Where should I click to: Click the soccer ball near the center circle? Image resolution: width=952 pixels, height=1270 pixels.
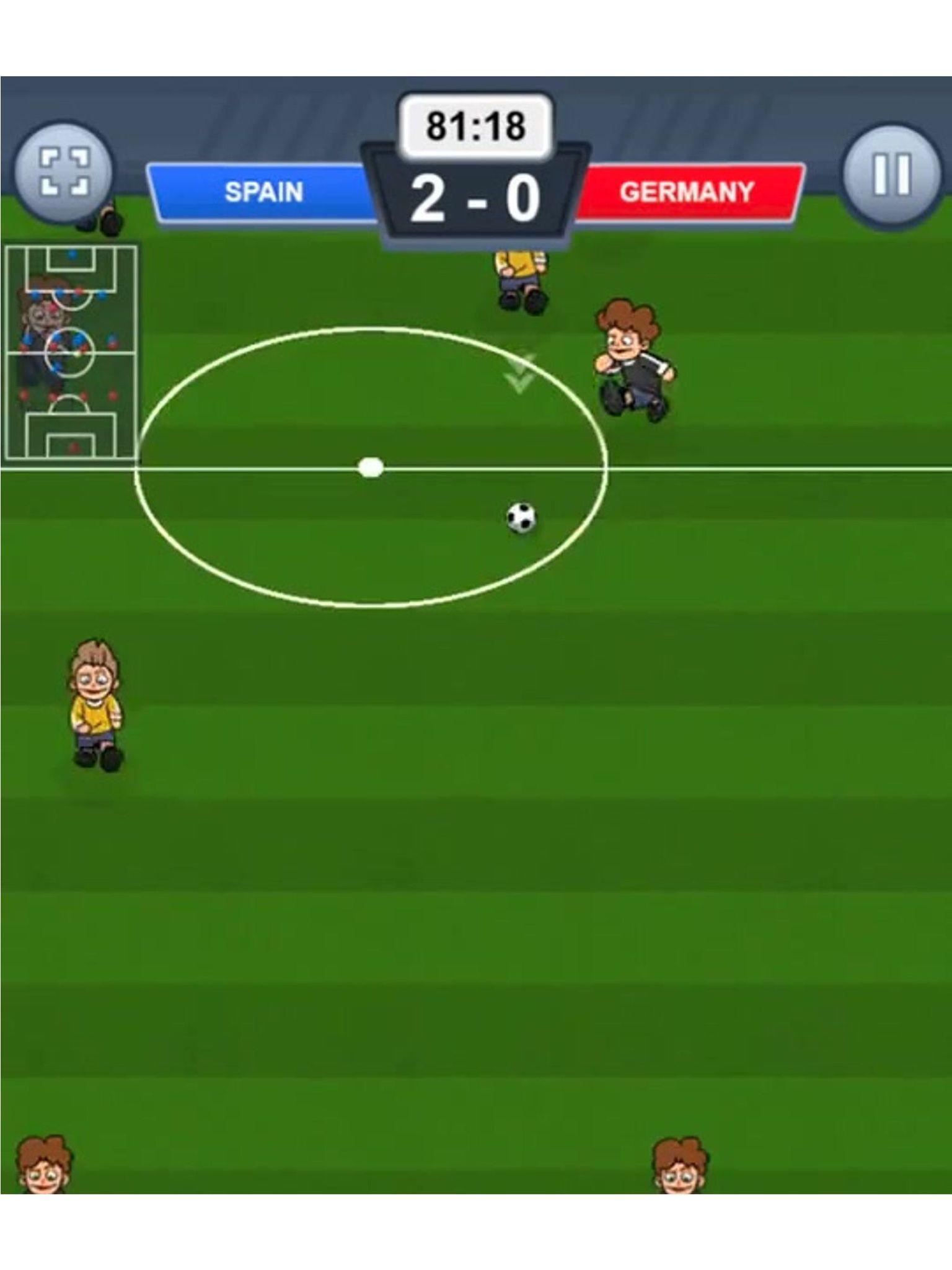(521, 520)
